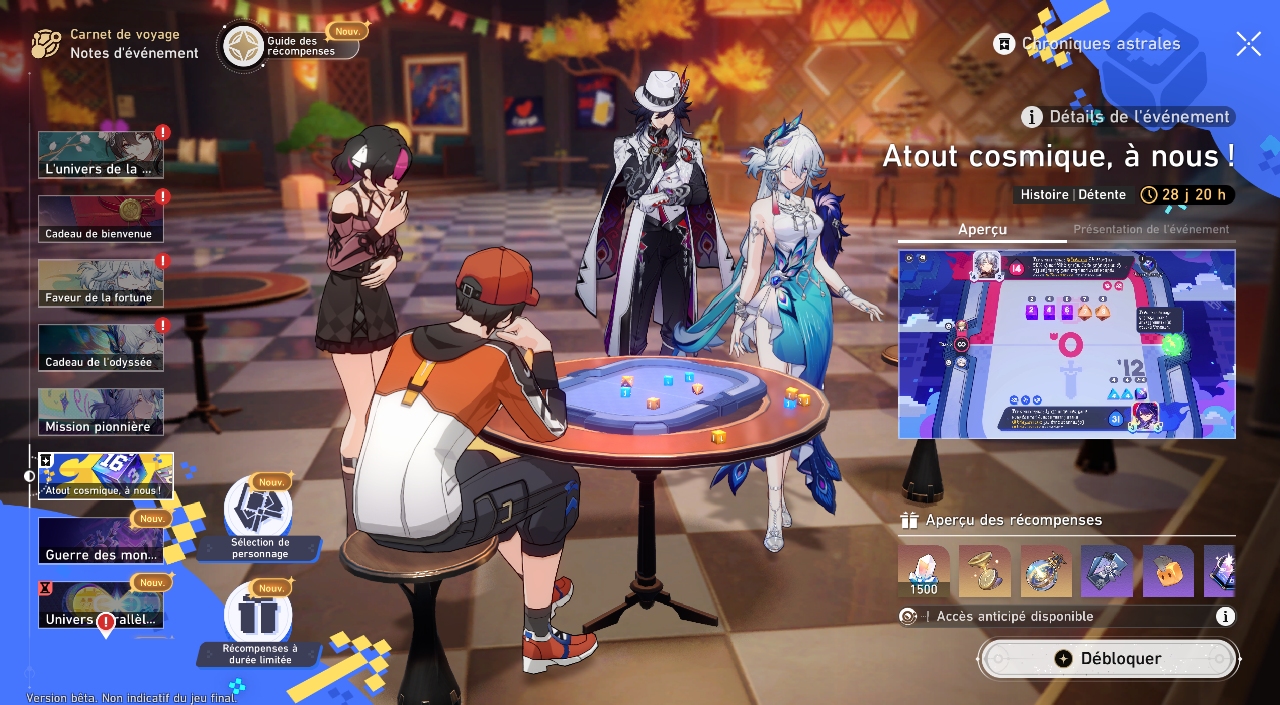Show early access info icon
Viewport: 1280px width, 705px height.
(1225, 617)
